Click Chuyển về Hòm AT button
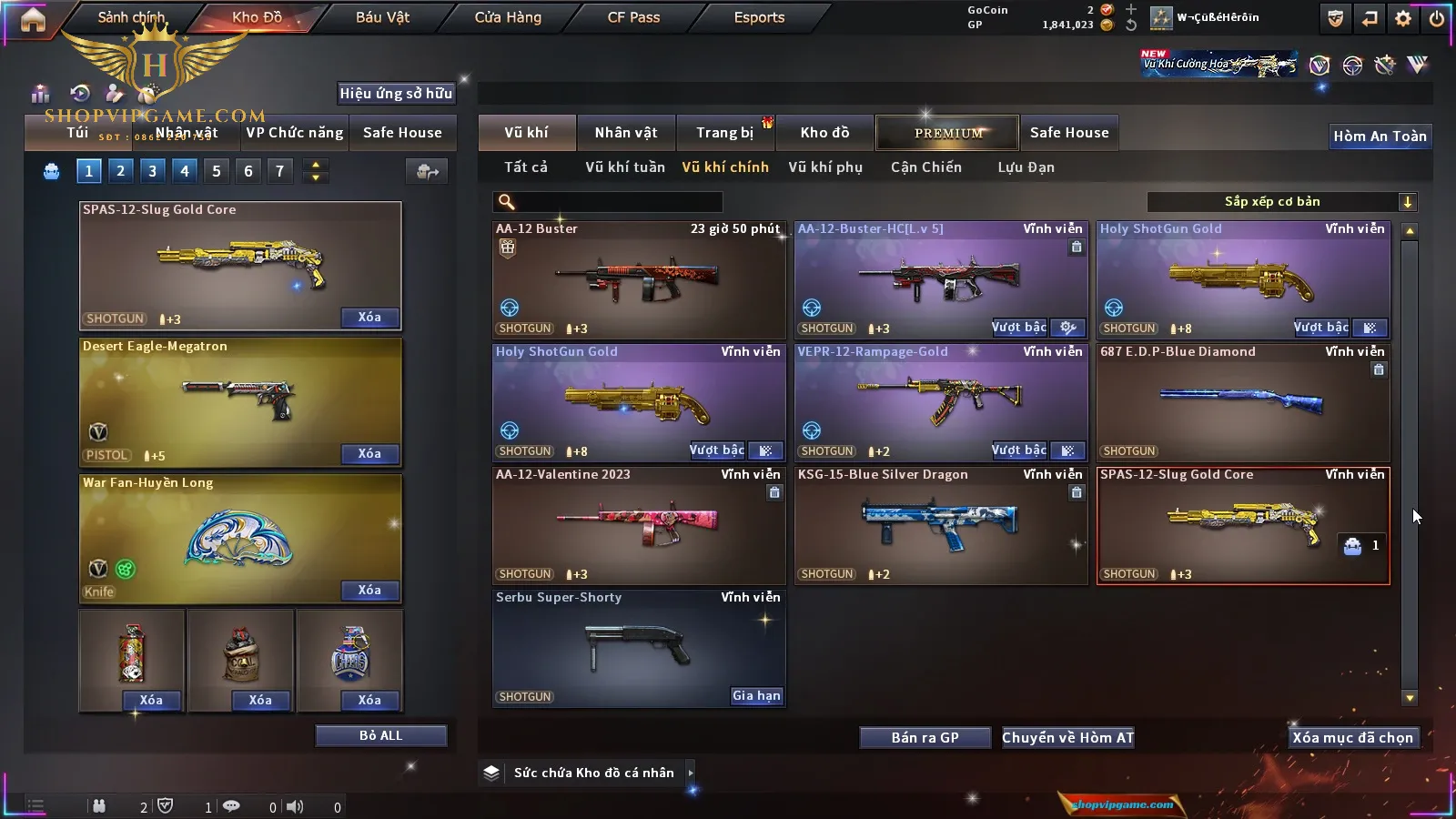This screenshot has width=1456, height=819. tap(1067, 738)
